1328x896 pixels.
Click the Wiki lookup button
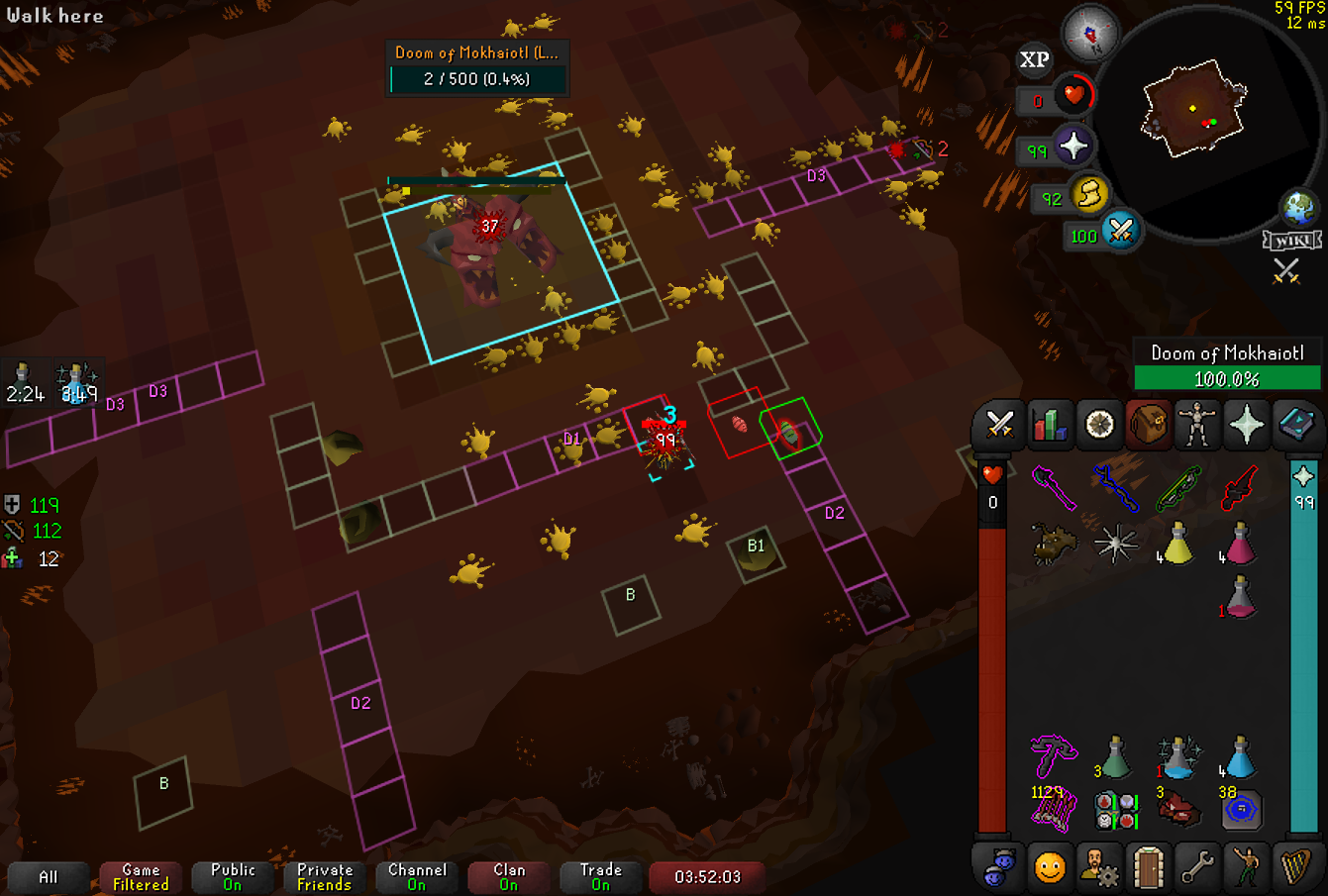tap(1292, 240)
